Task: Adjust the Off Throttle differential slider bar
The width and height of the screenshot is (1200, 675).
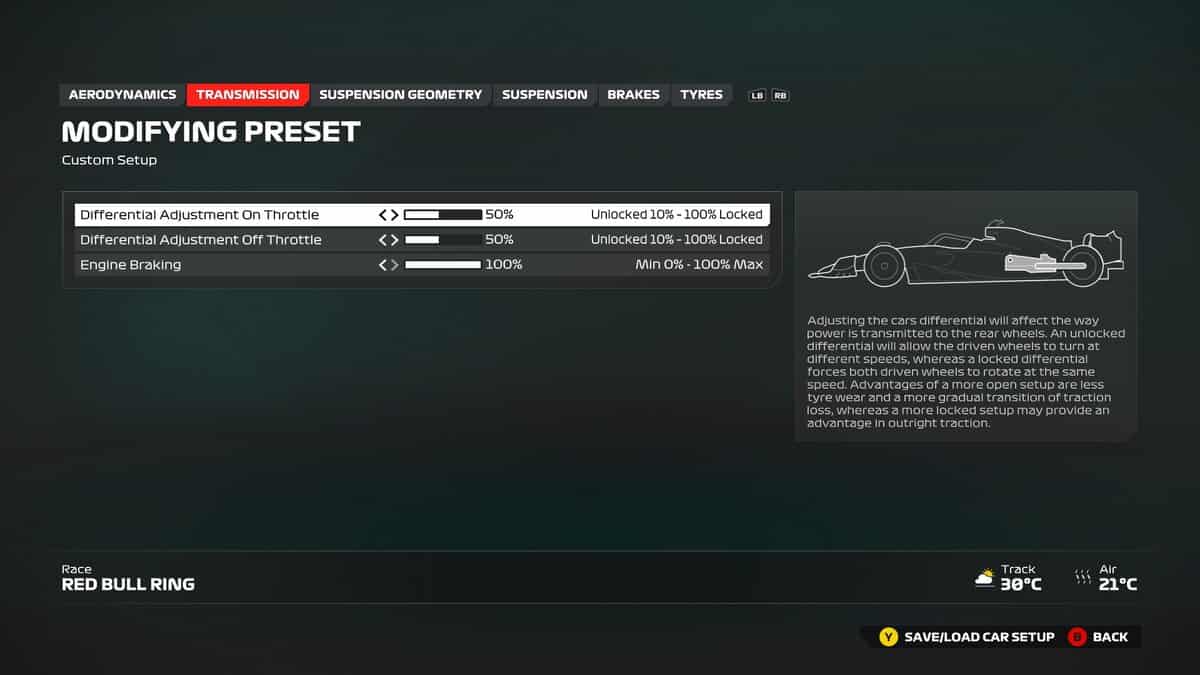Action: point(442,240)
